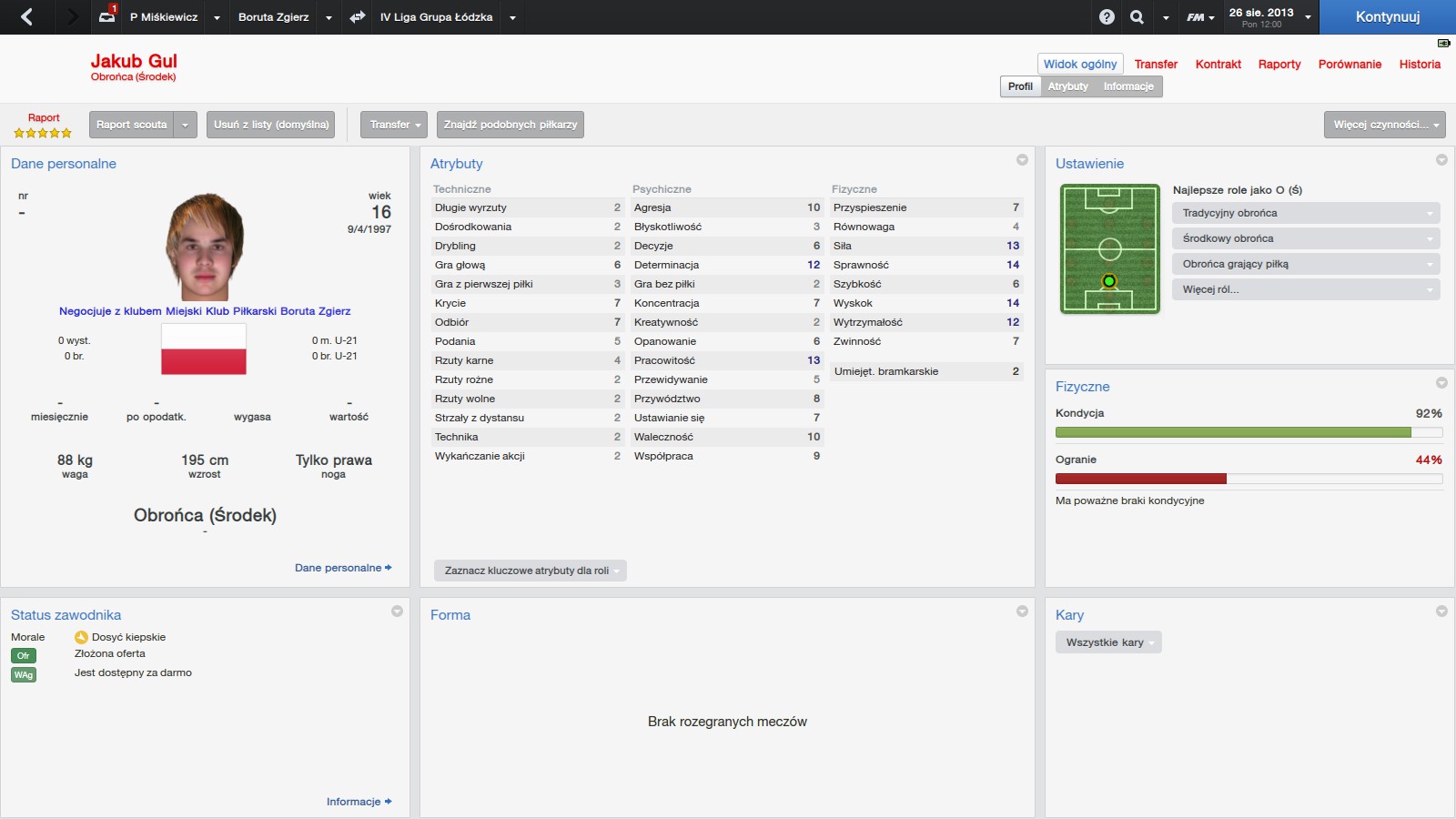The image size is (1456, 819).
Task: Click the Kontynuuj button
Action: coord(1387,17)
